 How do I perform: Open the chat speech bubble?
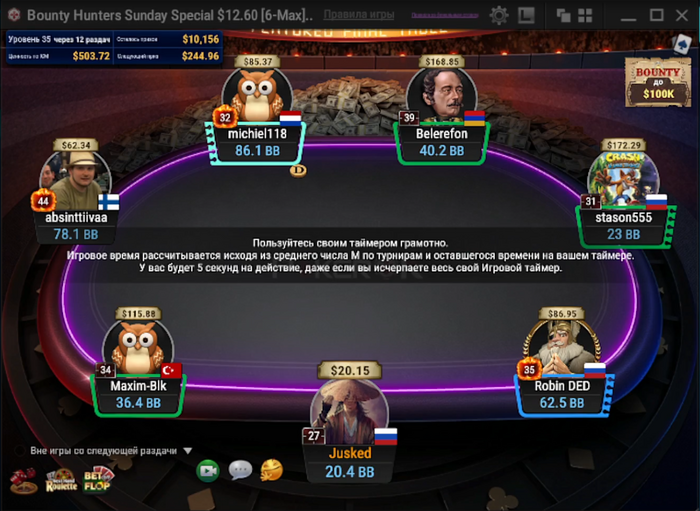[240, 470]
